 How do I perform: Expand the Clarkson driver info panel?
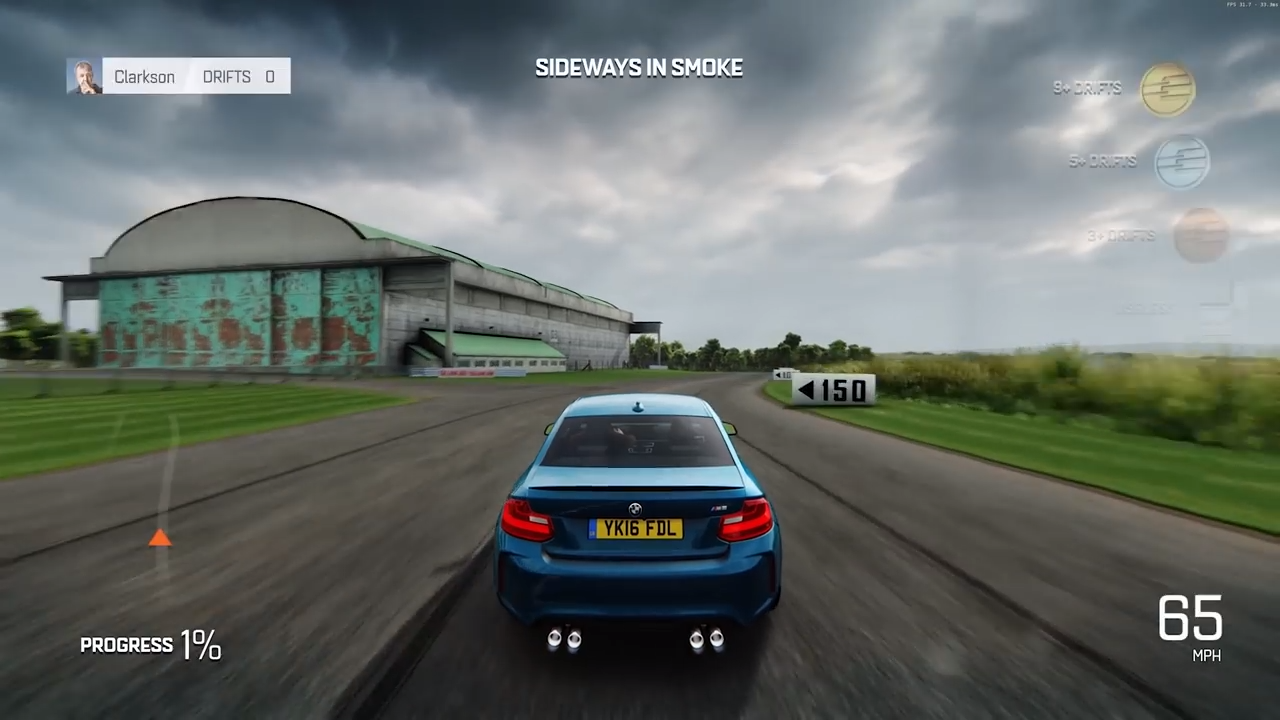coord(180,76)
